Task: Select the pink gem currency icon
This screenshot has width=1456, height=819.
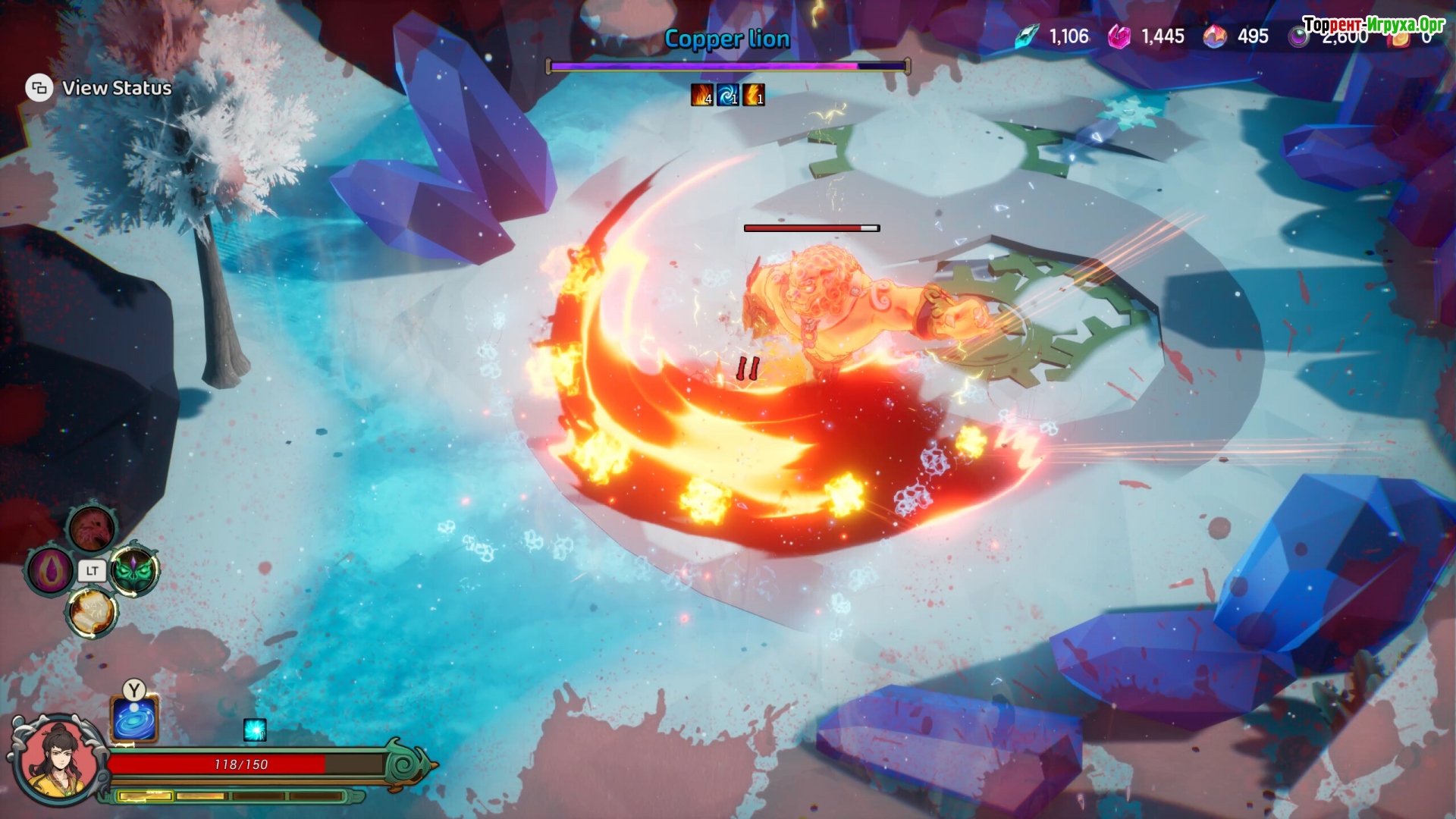Action: point(1119,36)
